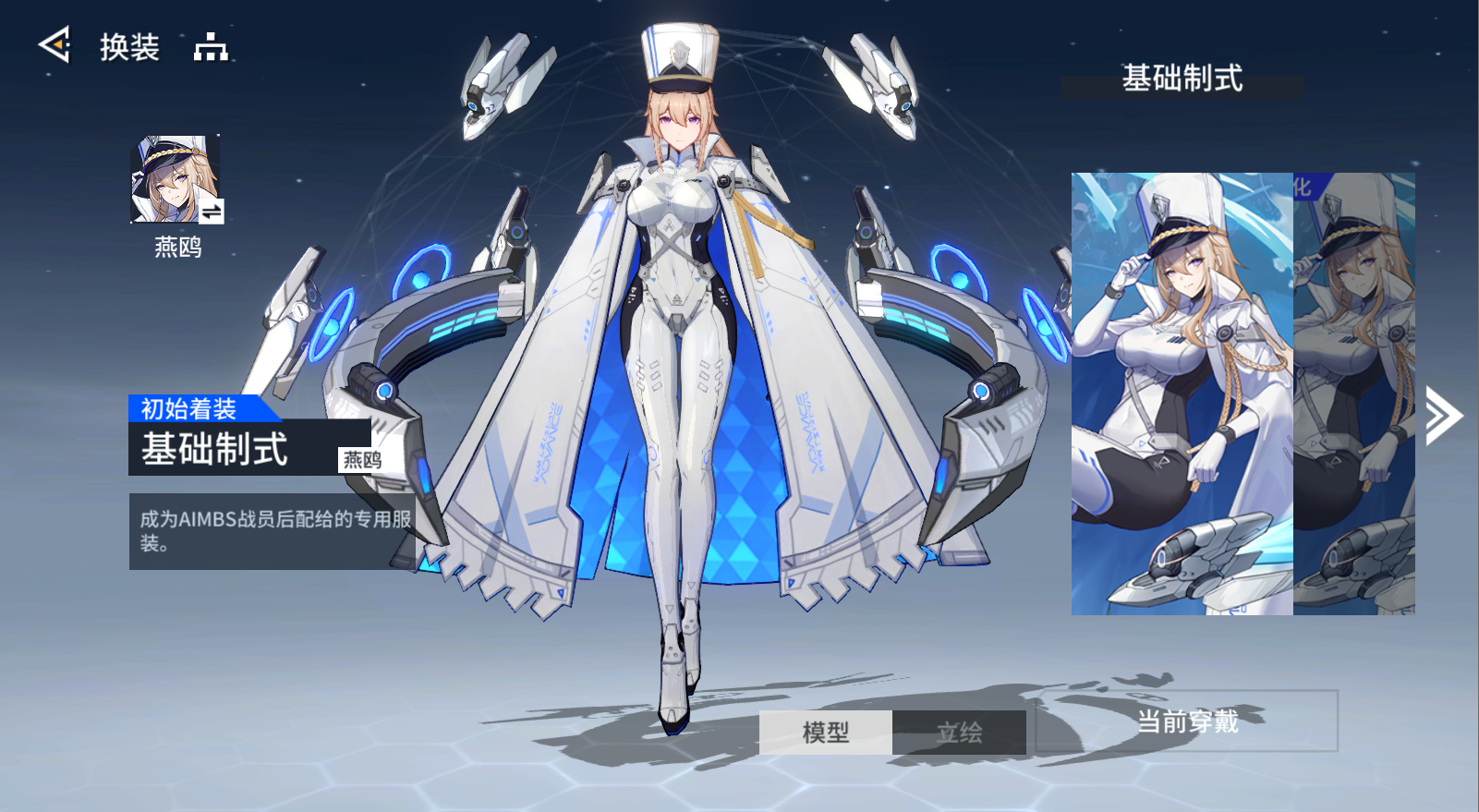Select the 基础制式 outfit card

1182,394
